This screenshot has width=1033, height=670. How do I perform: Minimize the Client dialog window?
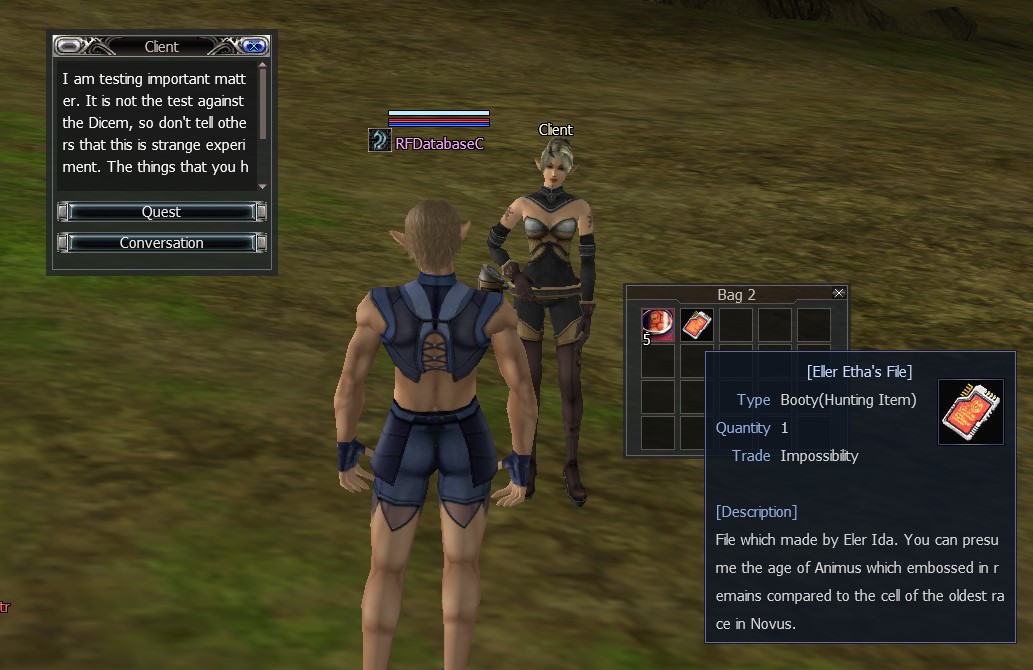point(70,46)
